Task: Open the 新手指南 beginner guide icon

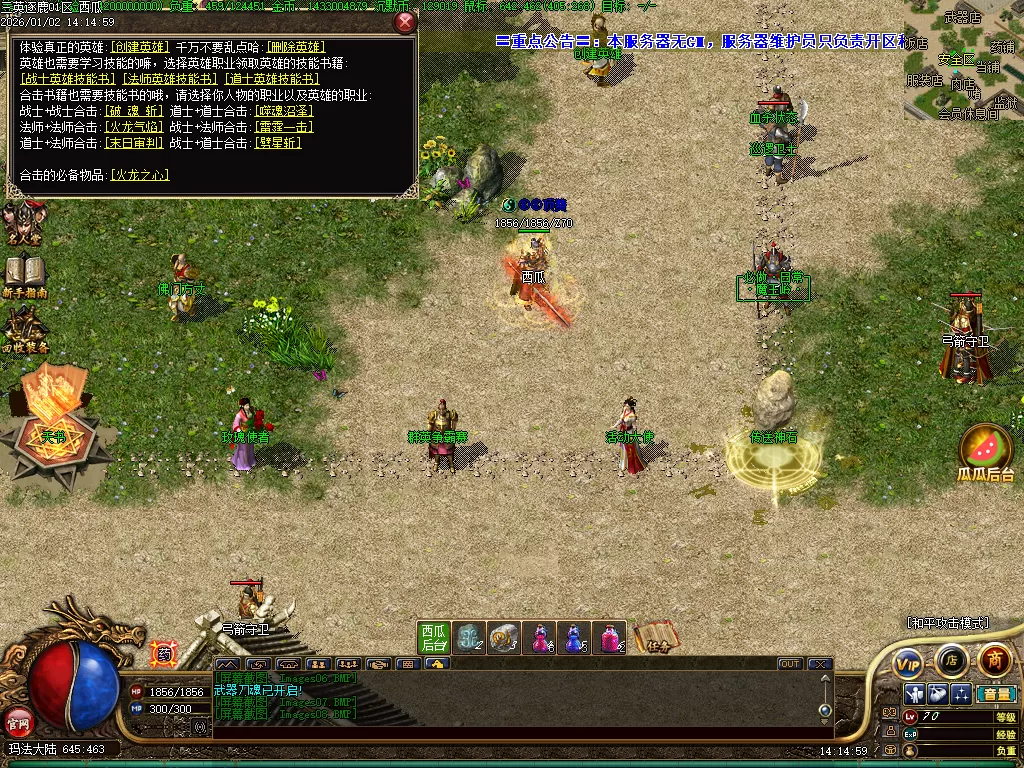Action: [24, 275]
